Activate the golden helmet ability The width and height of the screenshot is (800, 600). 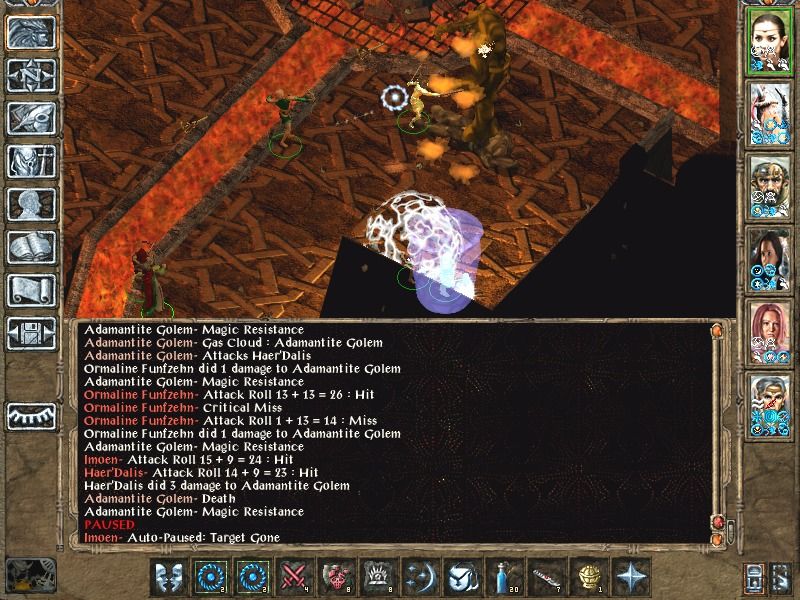click(588, 578)
